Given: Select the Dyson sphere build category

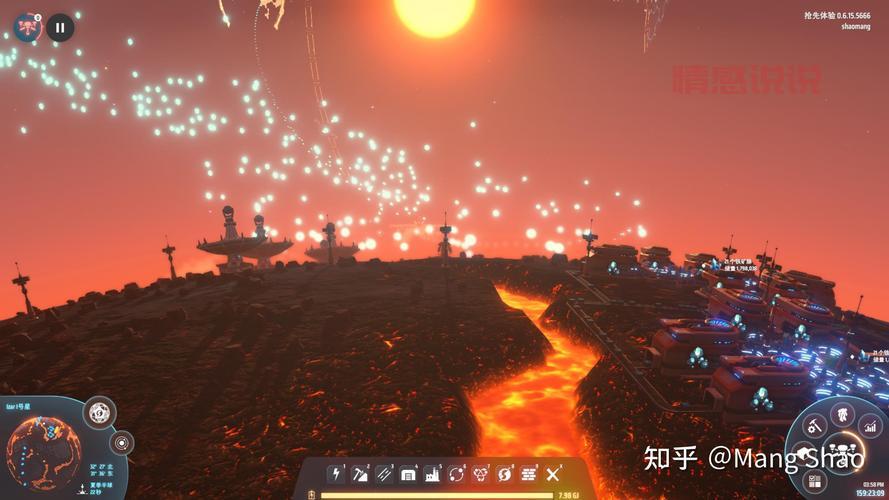Looking at the screenshot, I should click(505, 474).
